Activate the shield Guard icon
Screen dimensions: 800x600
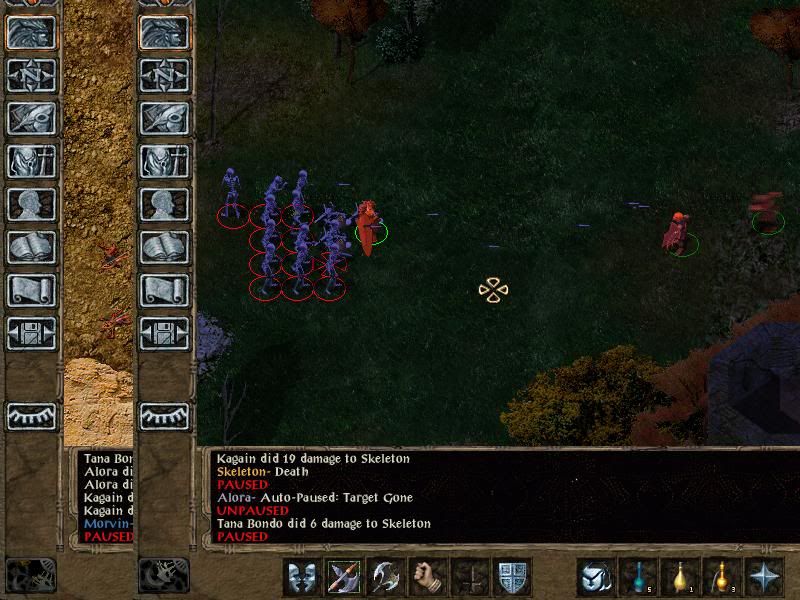tap(513, 578)
